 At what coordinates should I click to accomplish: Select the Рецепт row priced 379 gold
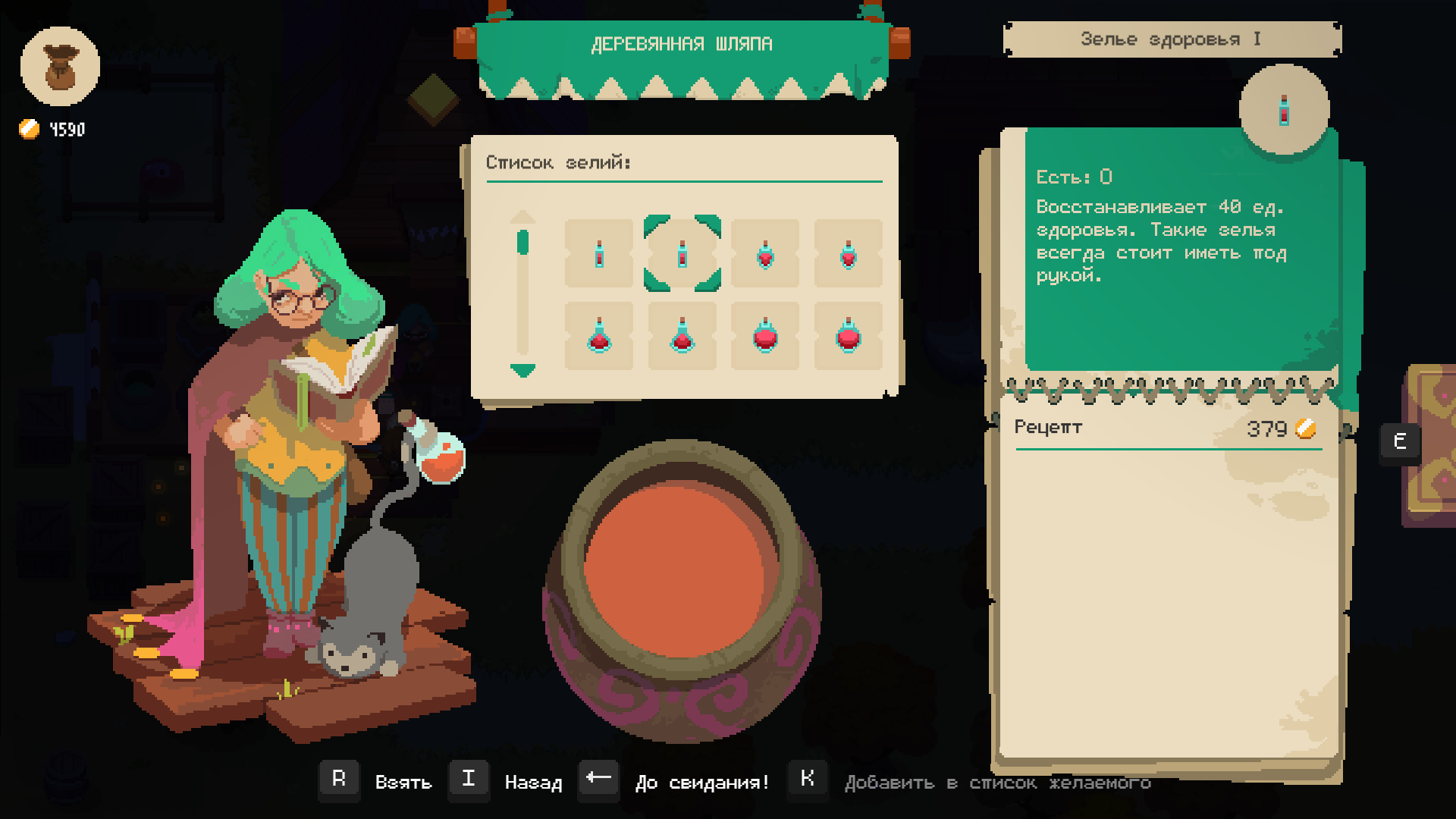(1168, 428)
